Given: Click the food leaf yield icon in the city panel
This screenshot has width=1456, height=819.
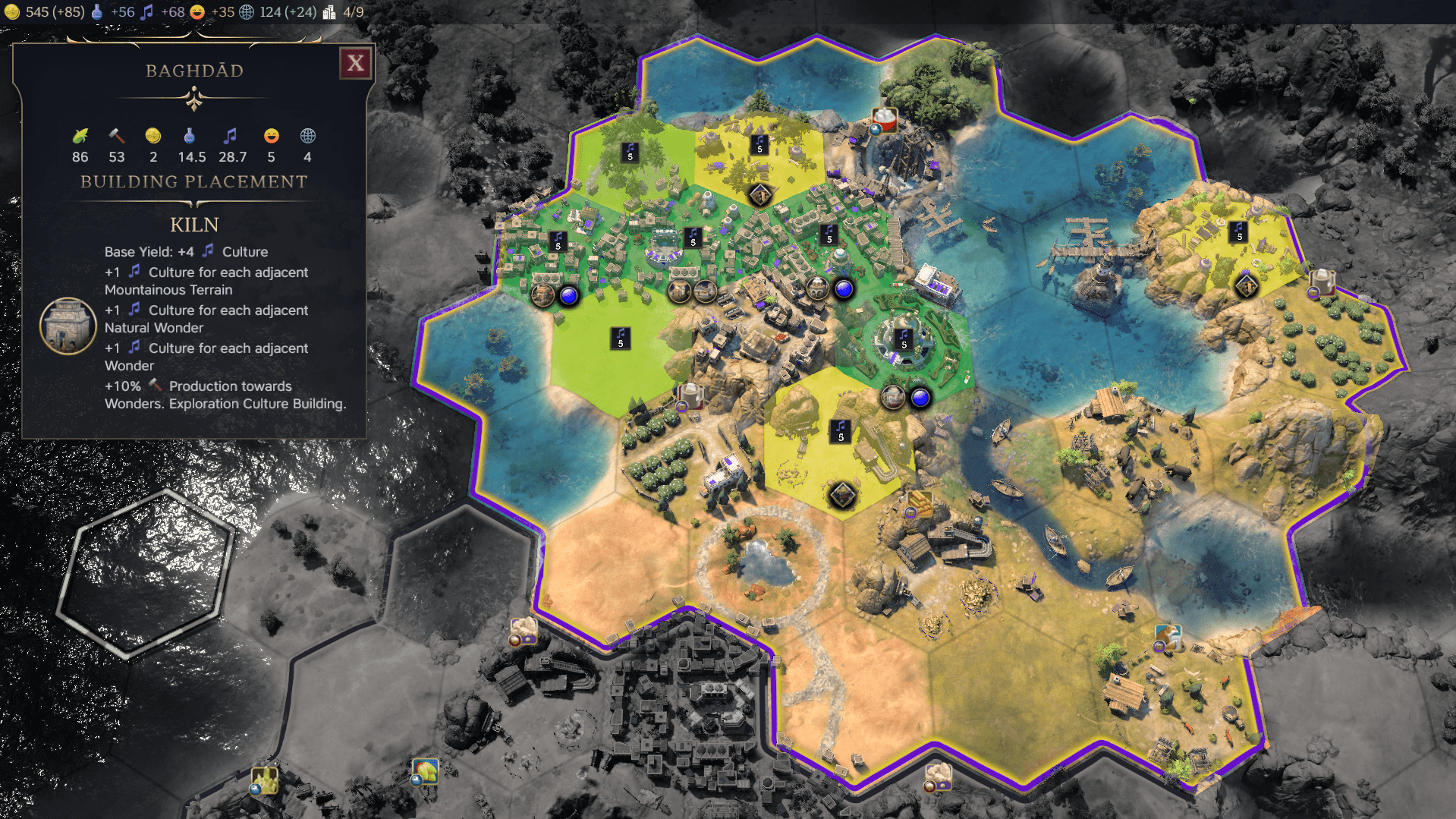Looking at the screenshot, I should pos(79,137).
